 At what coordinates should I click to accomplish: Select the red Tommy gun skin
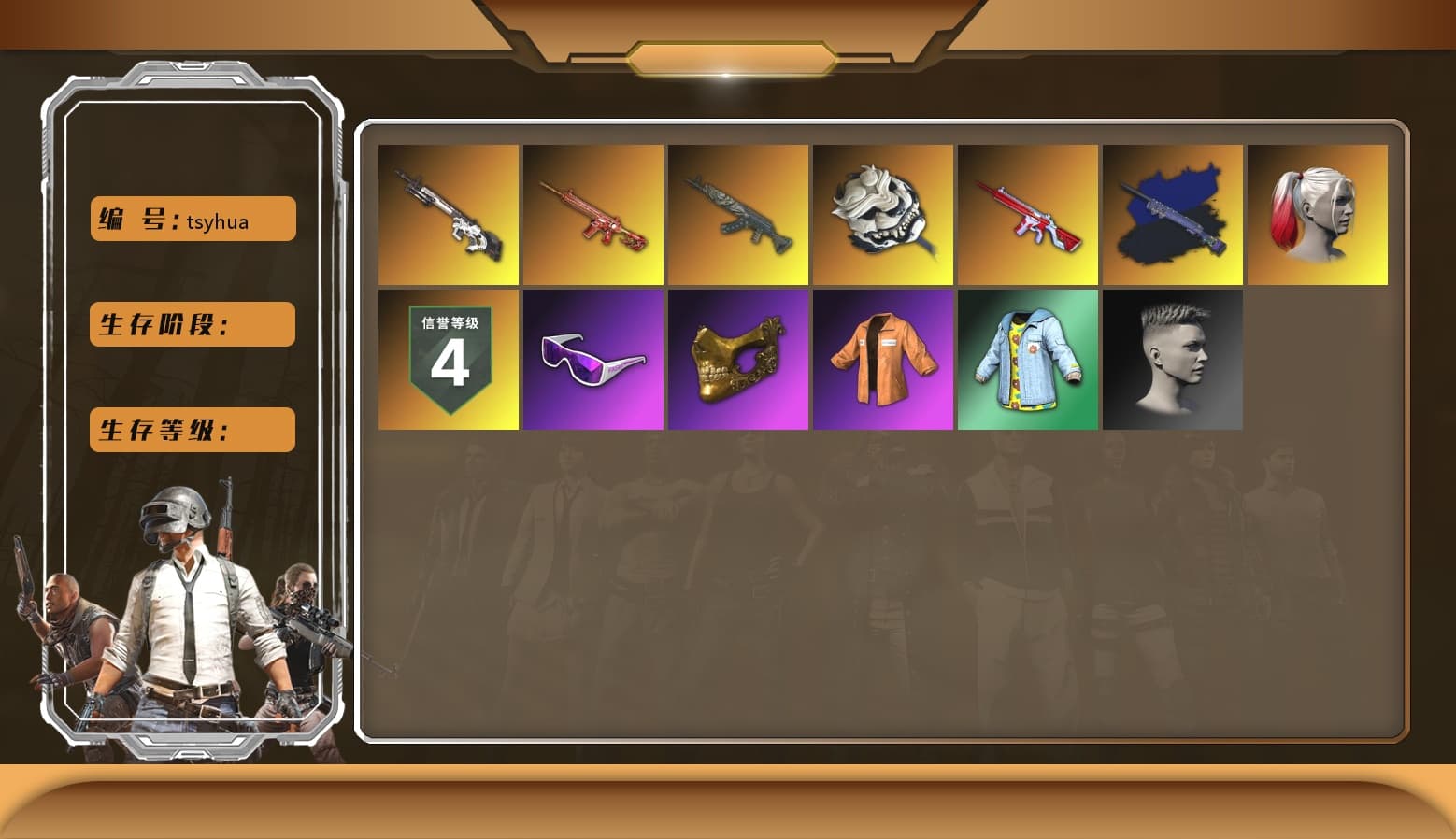(x=1028, y=213)
